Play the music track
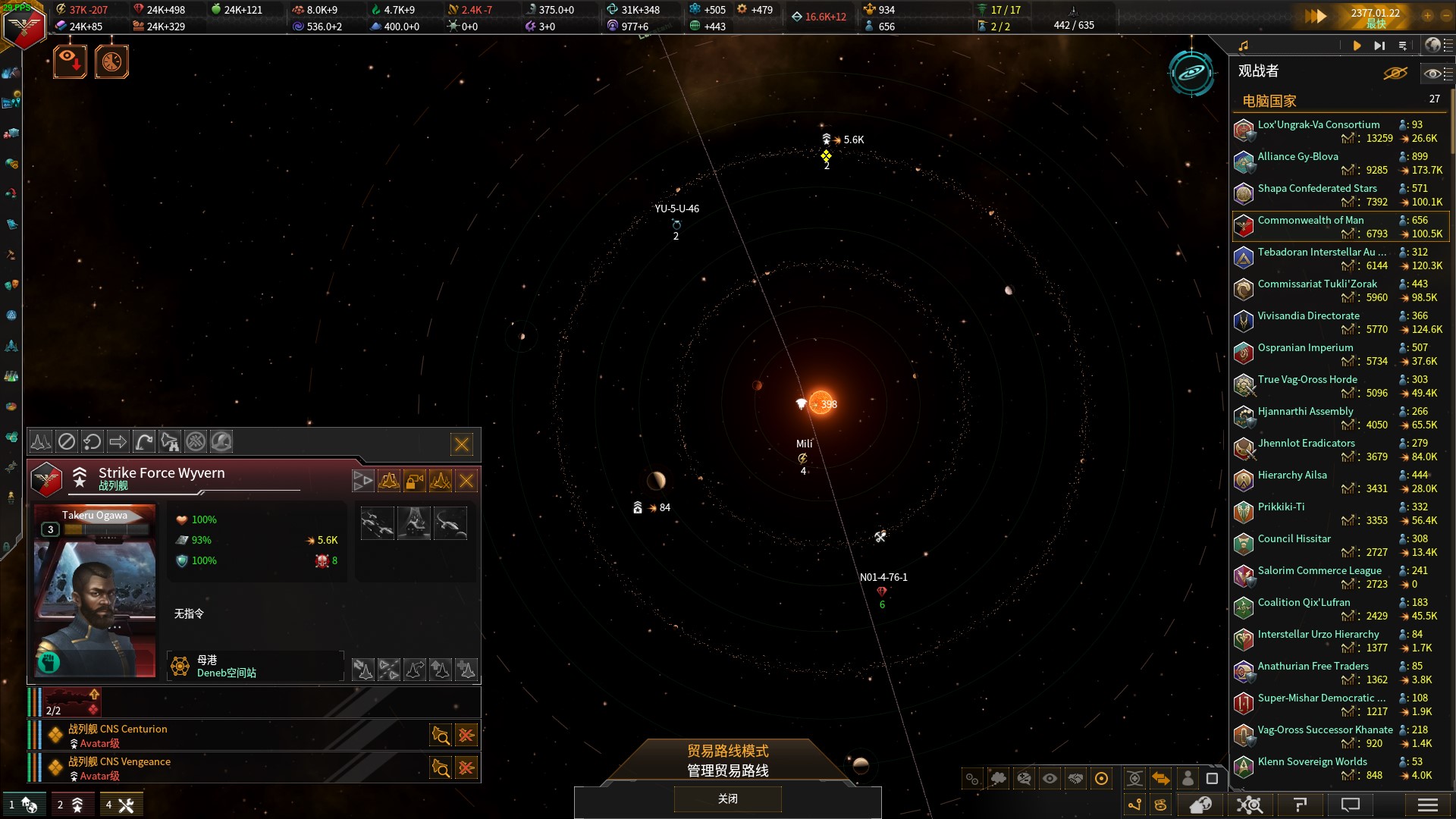The image size is (1456, 819). coord(1357,45)
